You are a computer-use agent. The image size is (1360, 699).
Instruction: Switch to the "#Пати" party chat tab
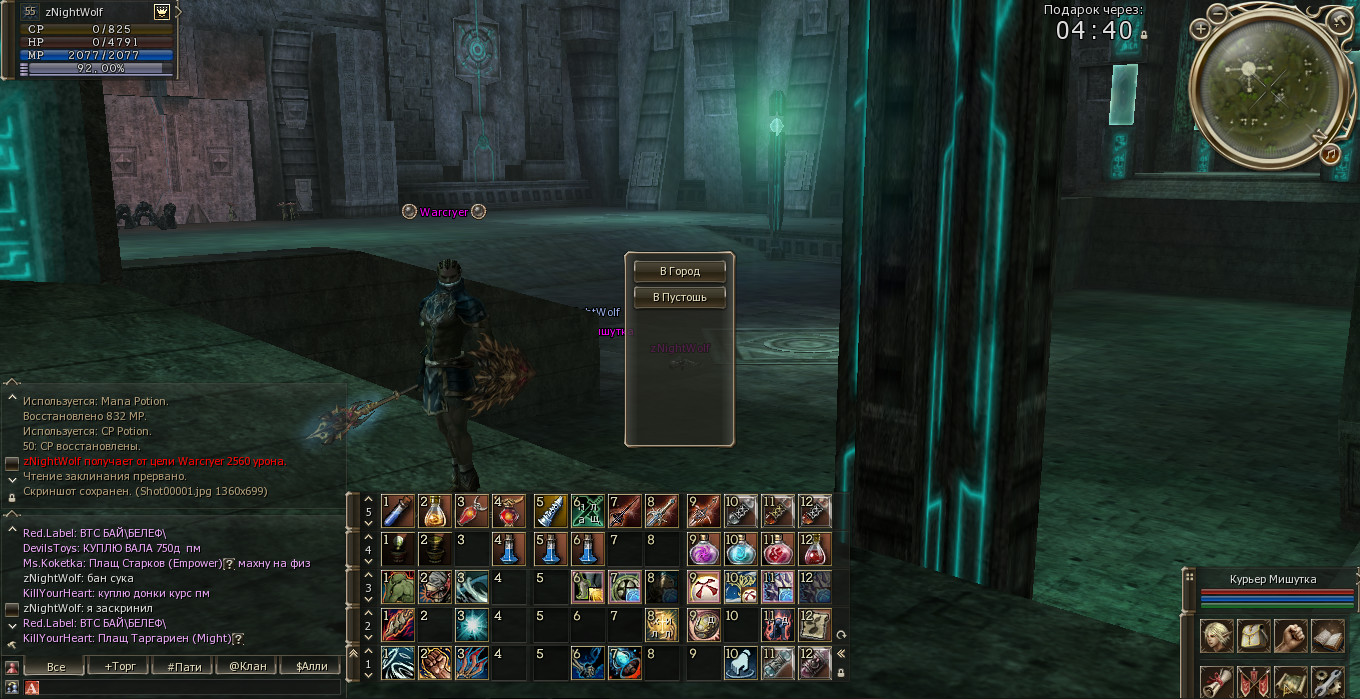click(x=183, y=666)
